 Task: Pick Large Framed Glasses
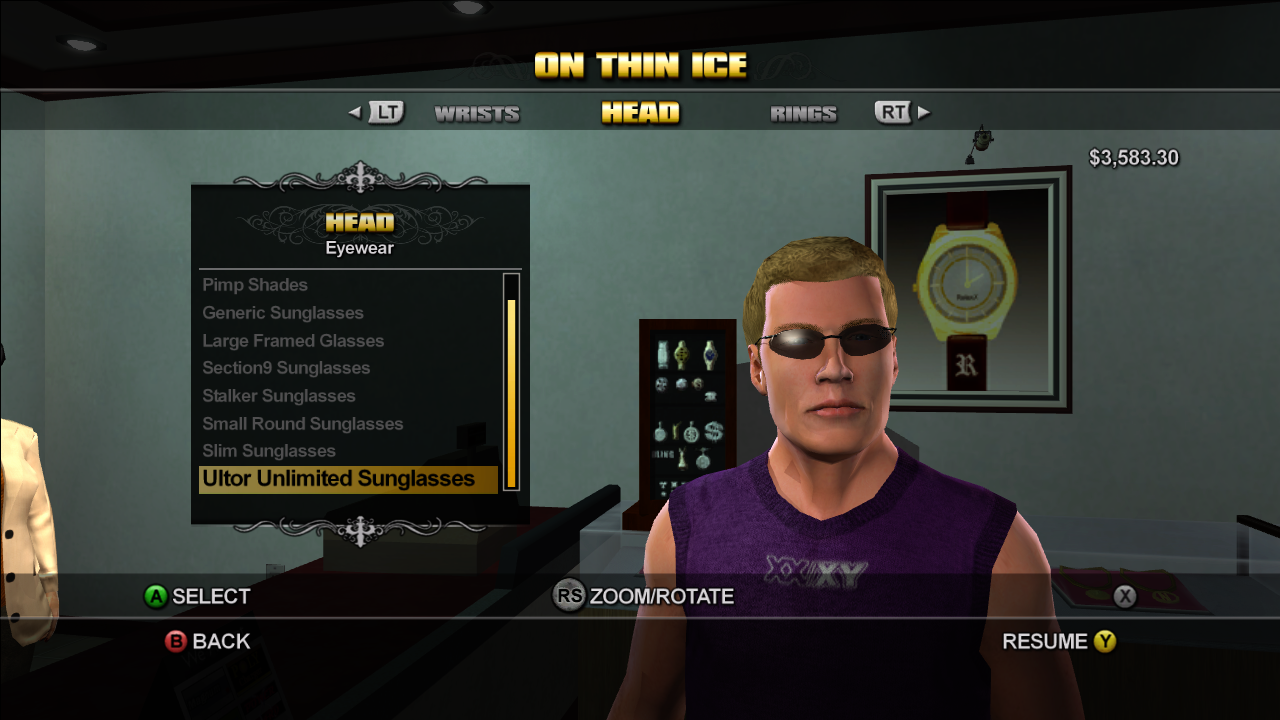pyautogui.click(x=293, y=341)
